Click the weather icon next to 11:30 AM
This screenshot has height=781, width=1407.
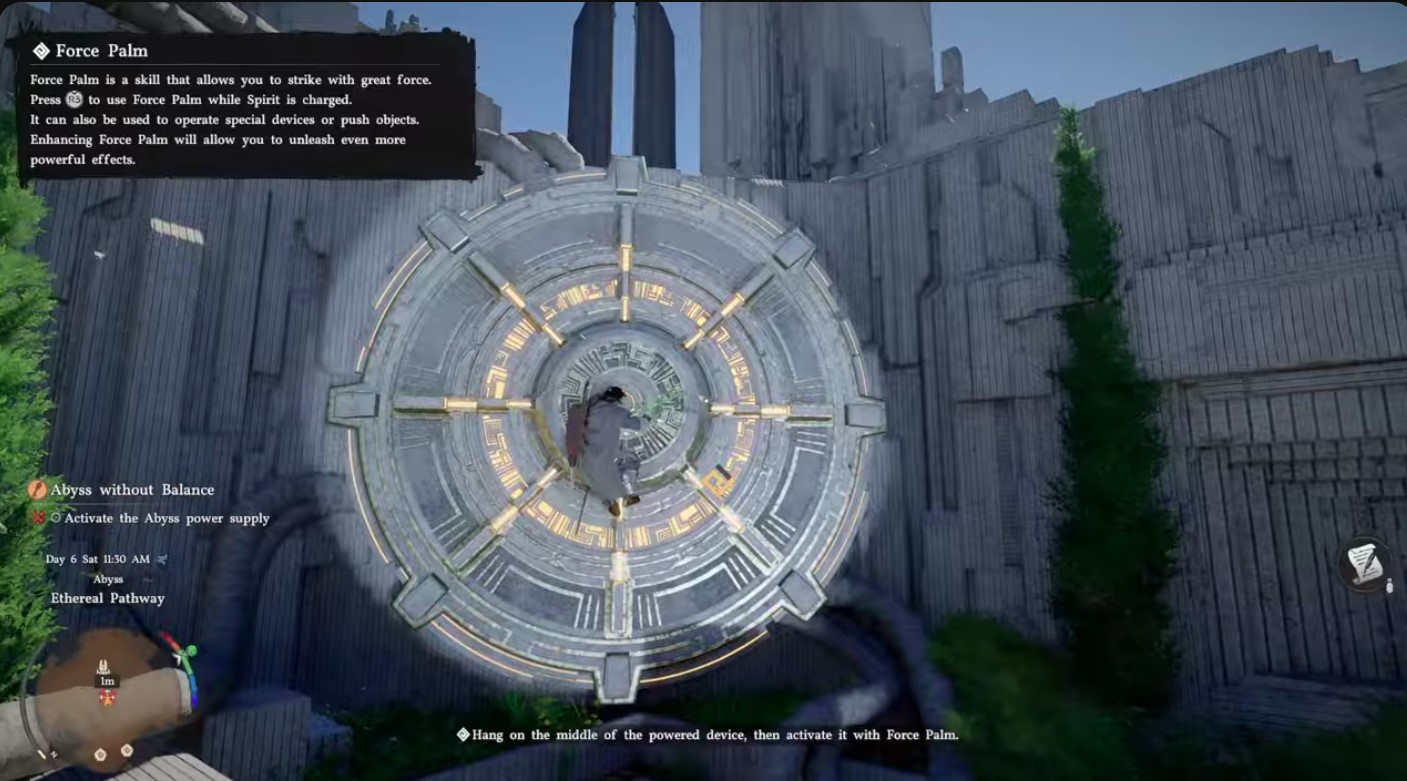[x=163, y=558]
